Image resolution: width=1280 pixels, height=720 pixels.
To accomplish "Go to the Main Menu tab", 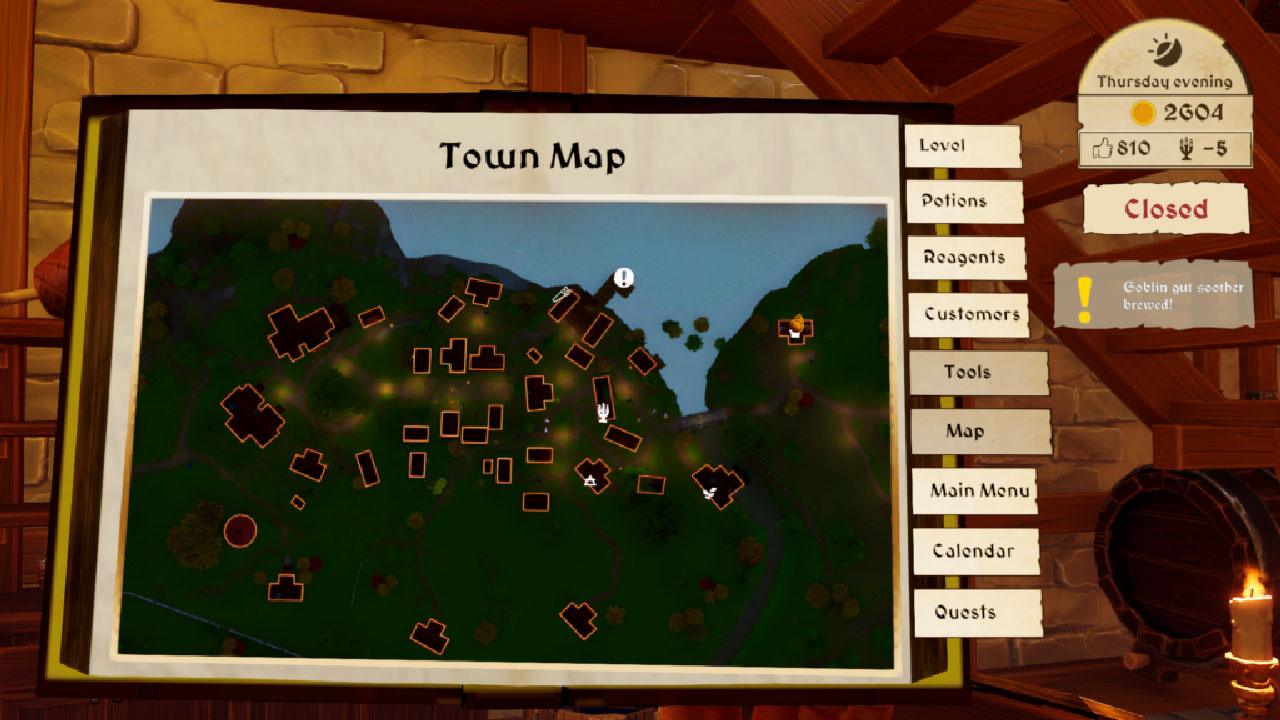I will click(973, 491).
